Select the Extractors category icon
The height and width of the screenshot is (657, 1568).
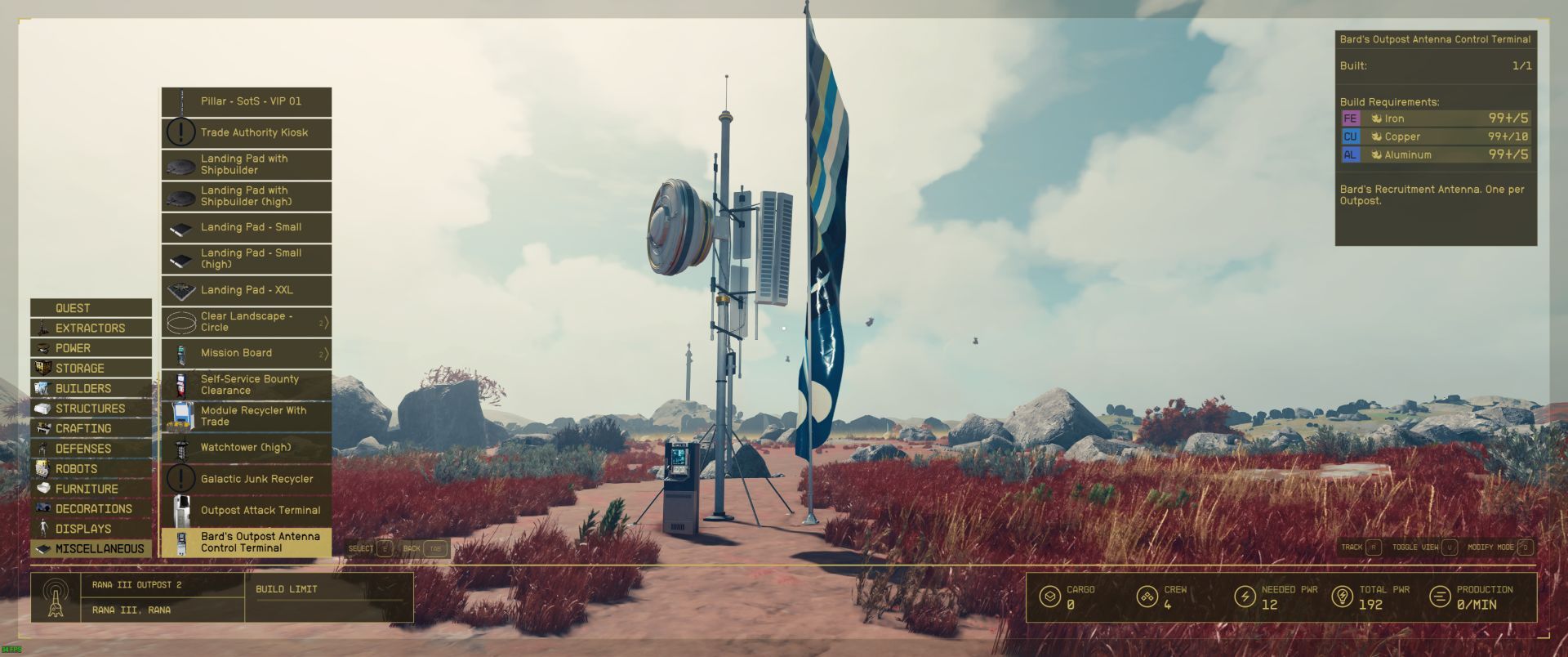(41, 328)
